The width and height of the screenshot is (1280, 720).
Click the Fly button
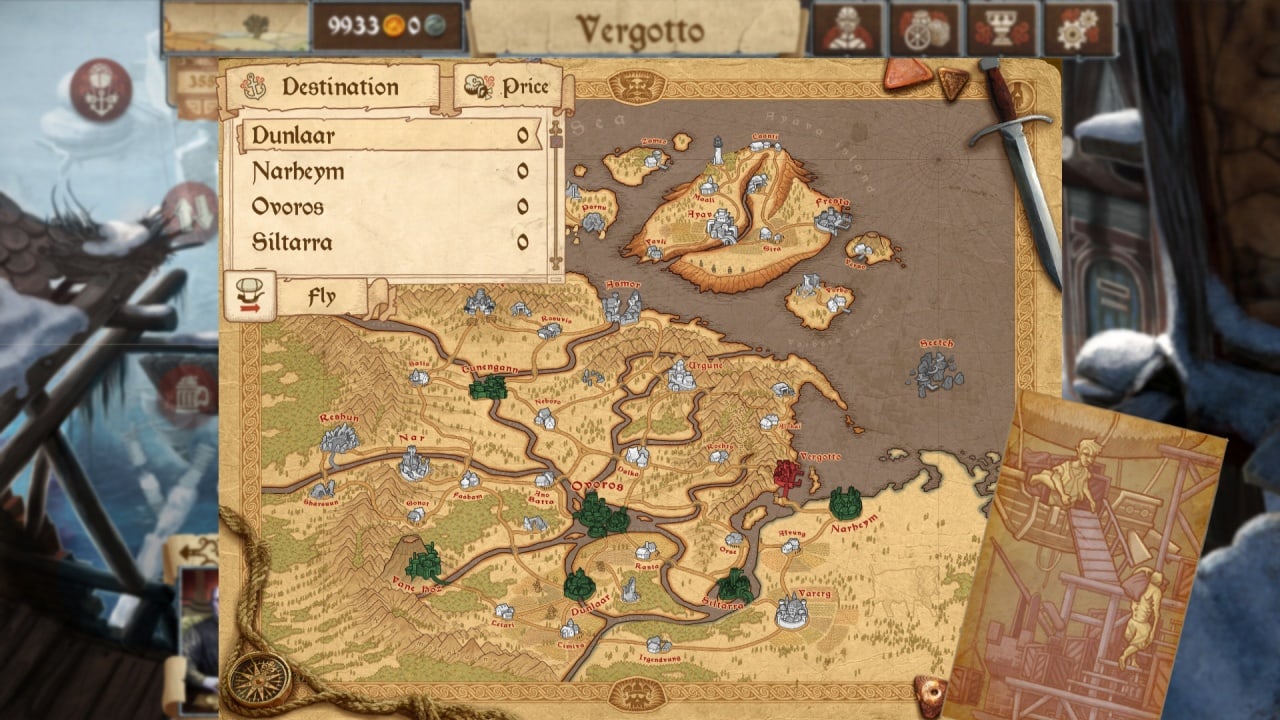click(x=322, y=297)
